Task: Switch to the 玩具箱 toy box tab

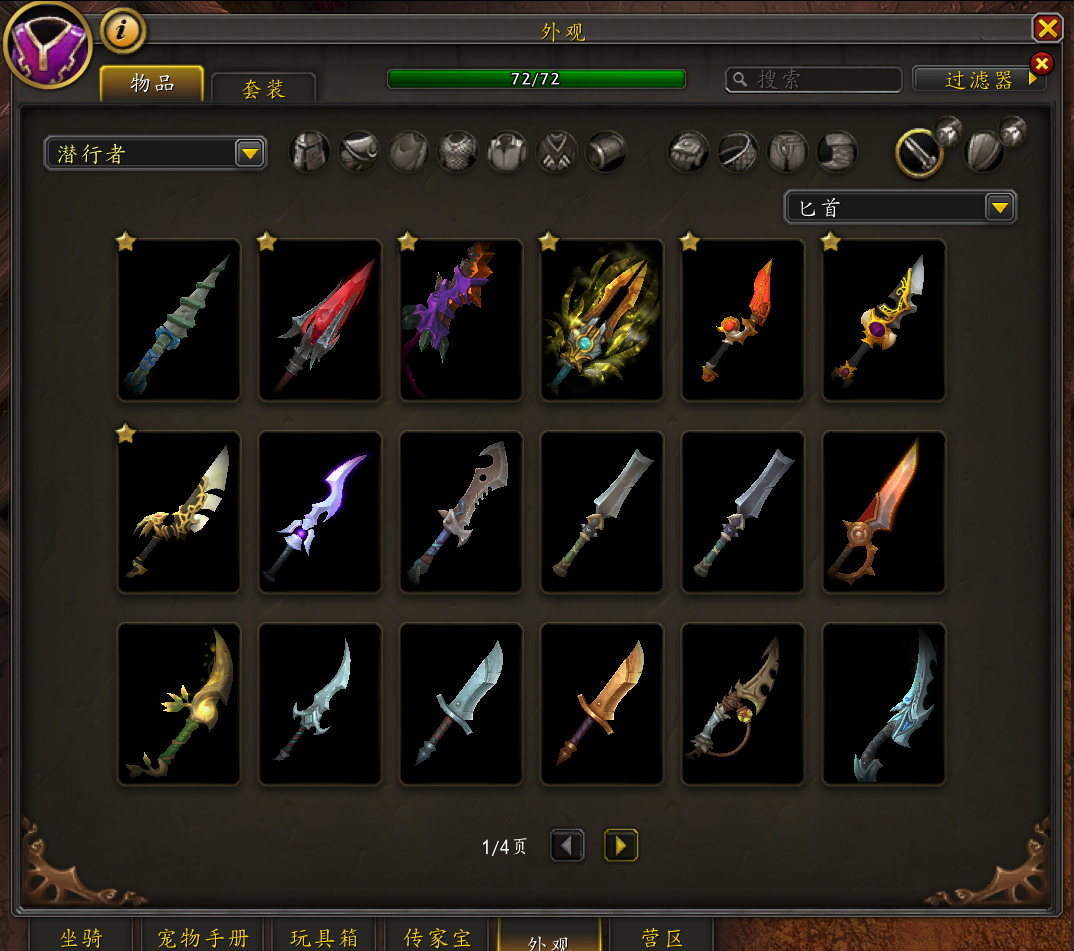Action: [324, 938]
